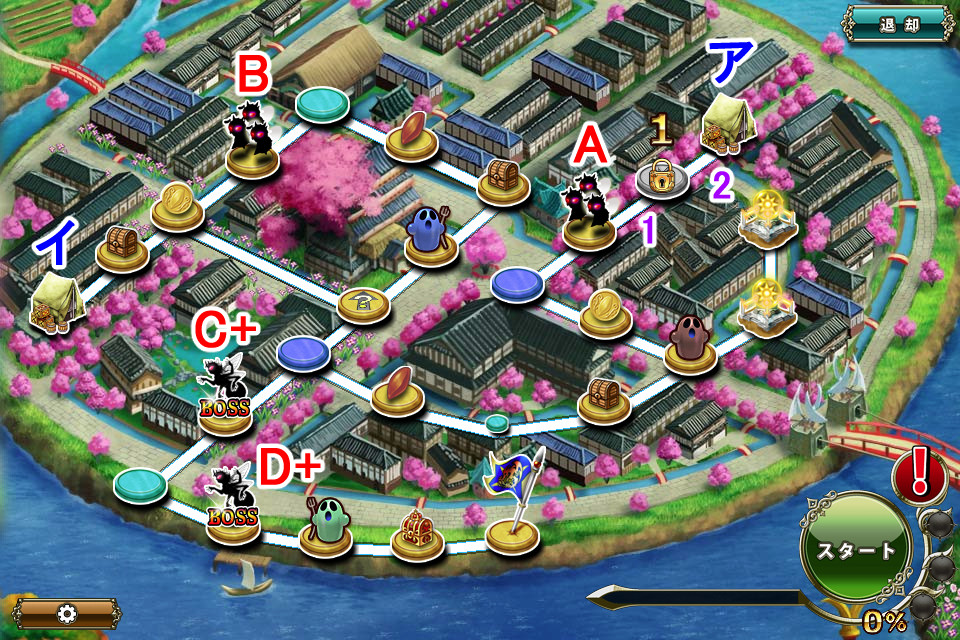Pick the BOSS node labeled D+
This screenshot has width=960, height=640.
tap(233, 507)
